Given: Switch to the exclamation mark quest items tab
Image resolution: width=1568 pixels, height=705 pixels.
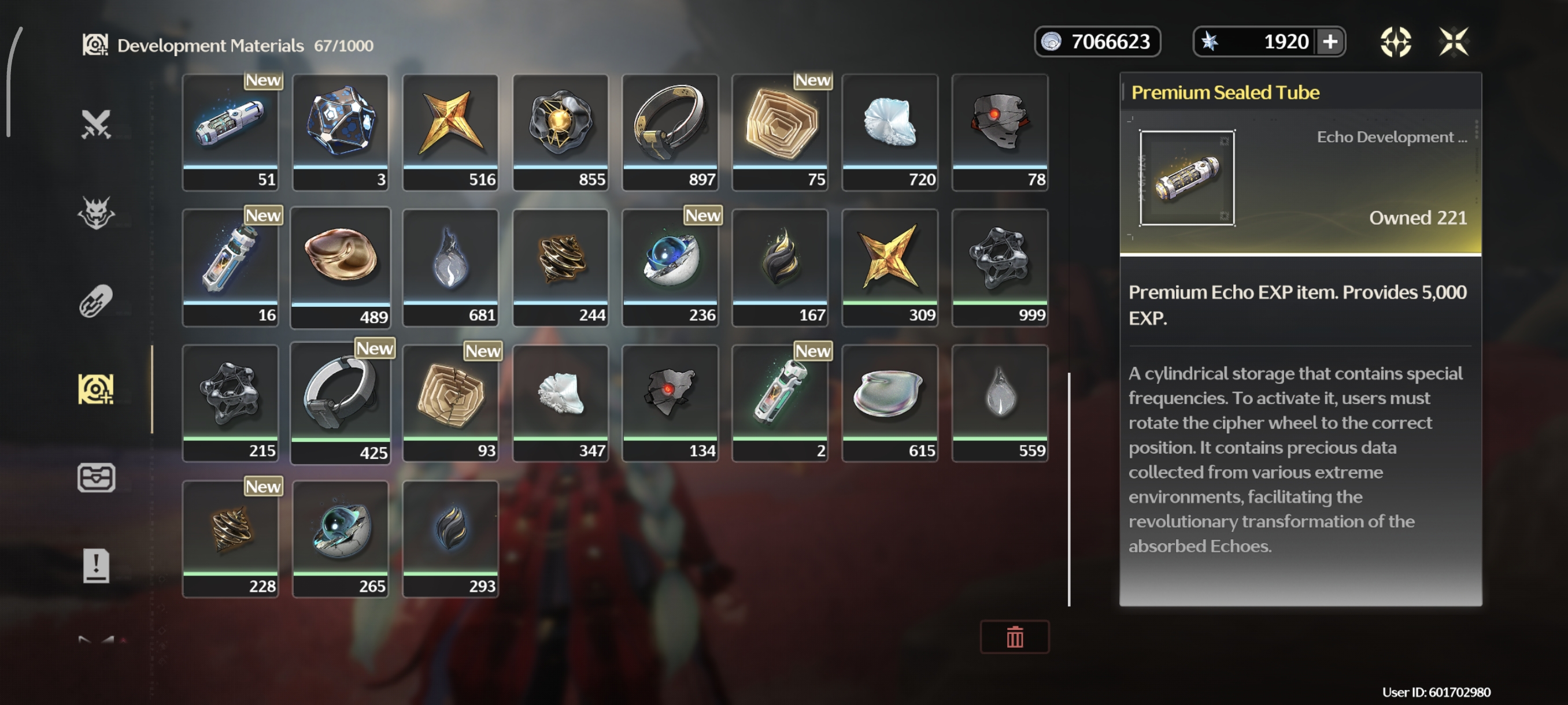Looking at the screenshot, I should click(x=96, y=566).
